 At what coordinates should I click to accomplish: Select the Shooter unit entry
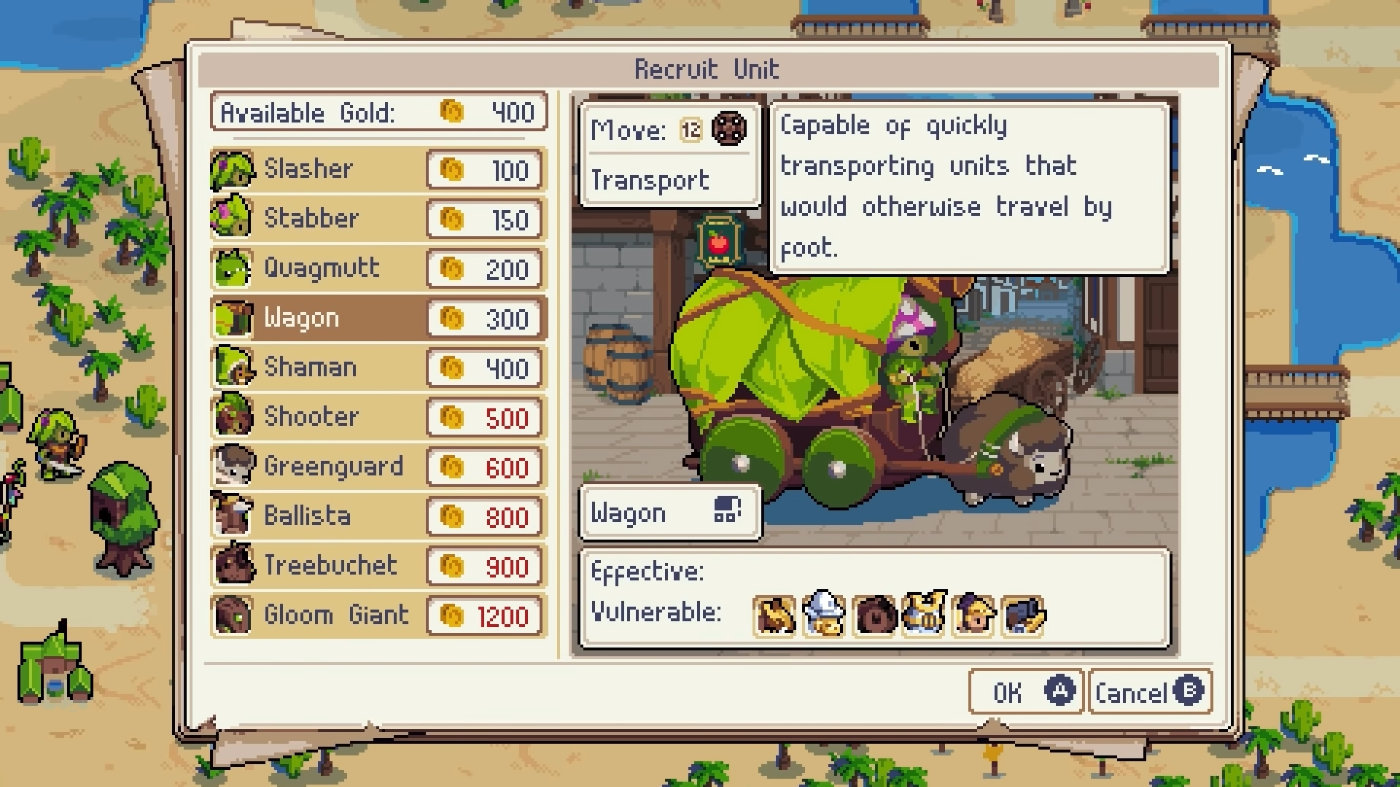point(378,417)
